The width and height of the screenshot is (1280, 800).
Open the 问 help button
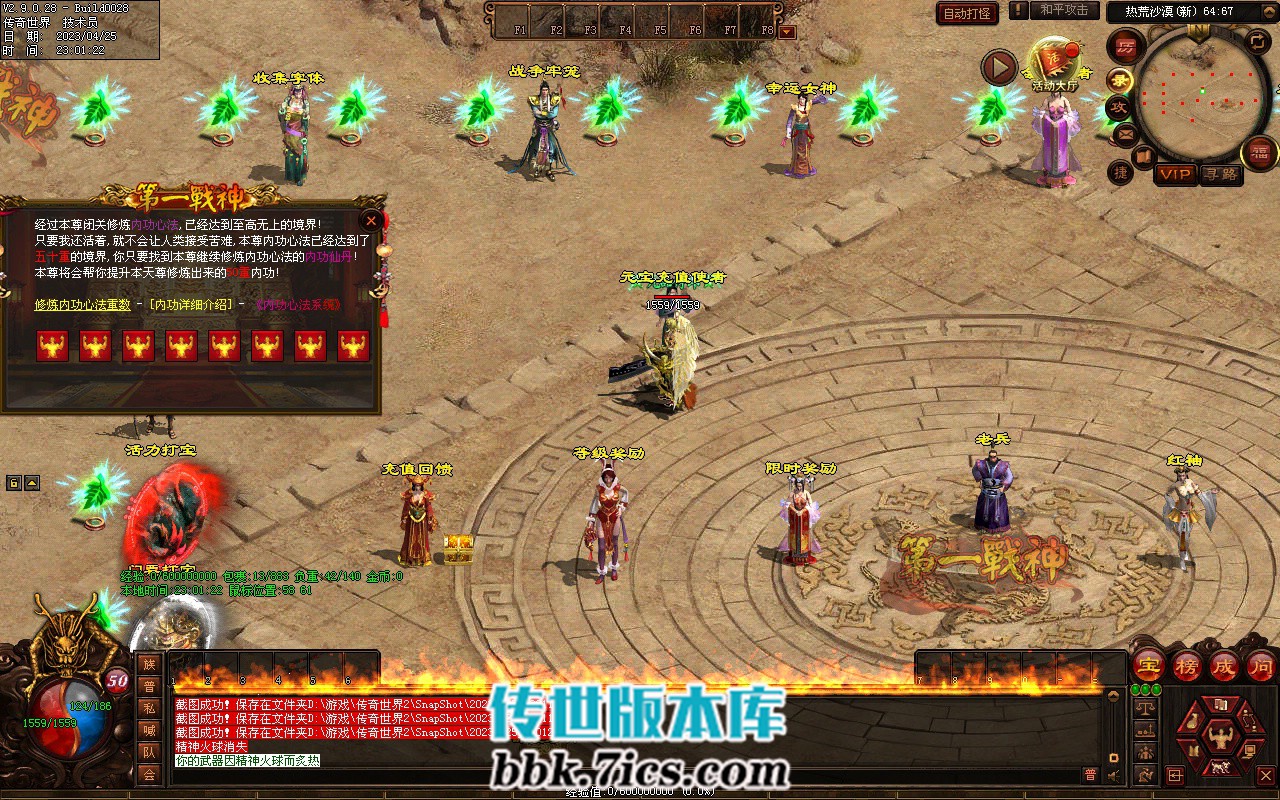[x=1260, y=666]
